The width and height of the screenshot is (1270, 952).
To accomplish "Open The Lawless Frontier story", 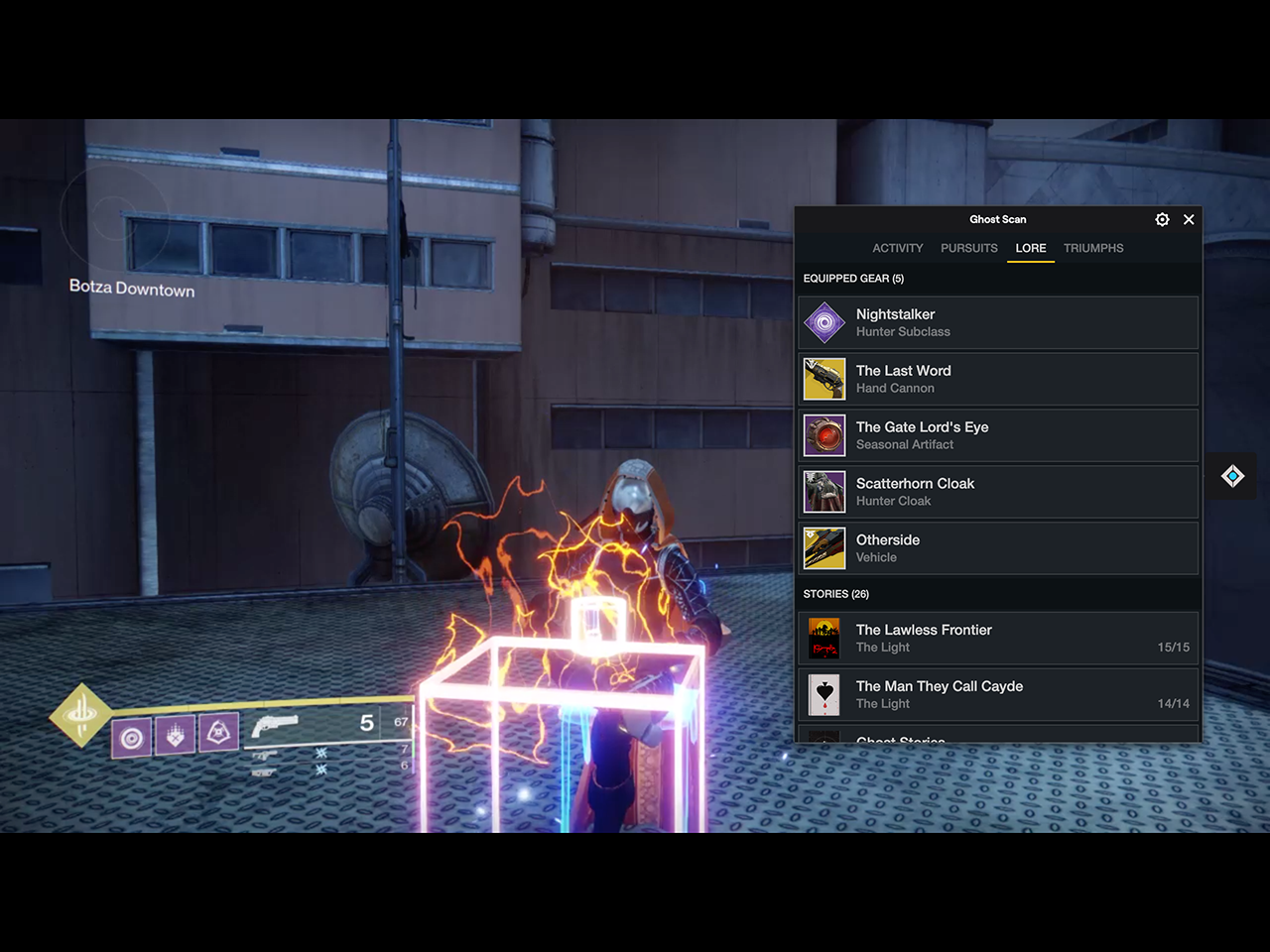I will click(x=998, y=638).
